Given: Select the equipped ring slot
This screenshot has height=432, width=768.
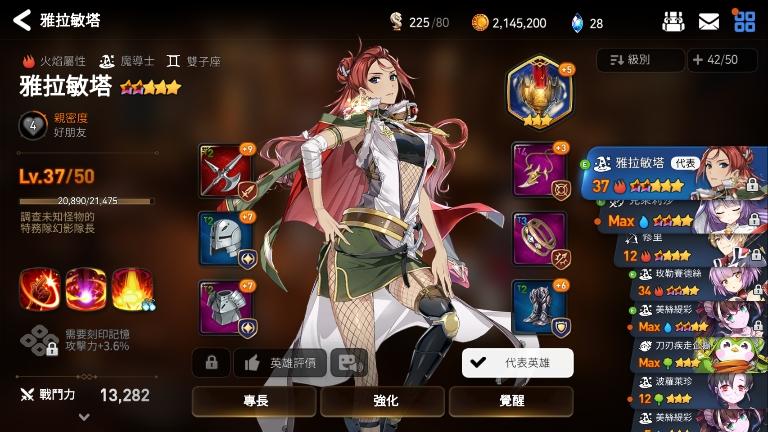Looking at the screenshot, I should [x=539, y=237].
